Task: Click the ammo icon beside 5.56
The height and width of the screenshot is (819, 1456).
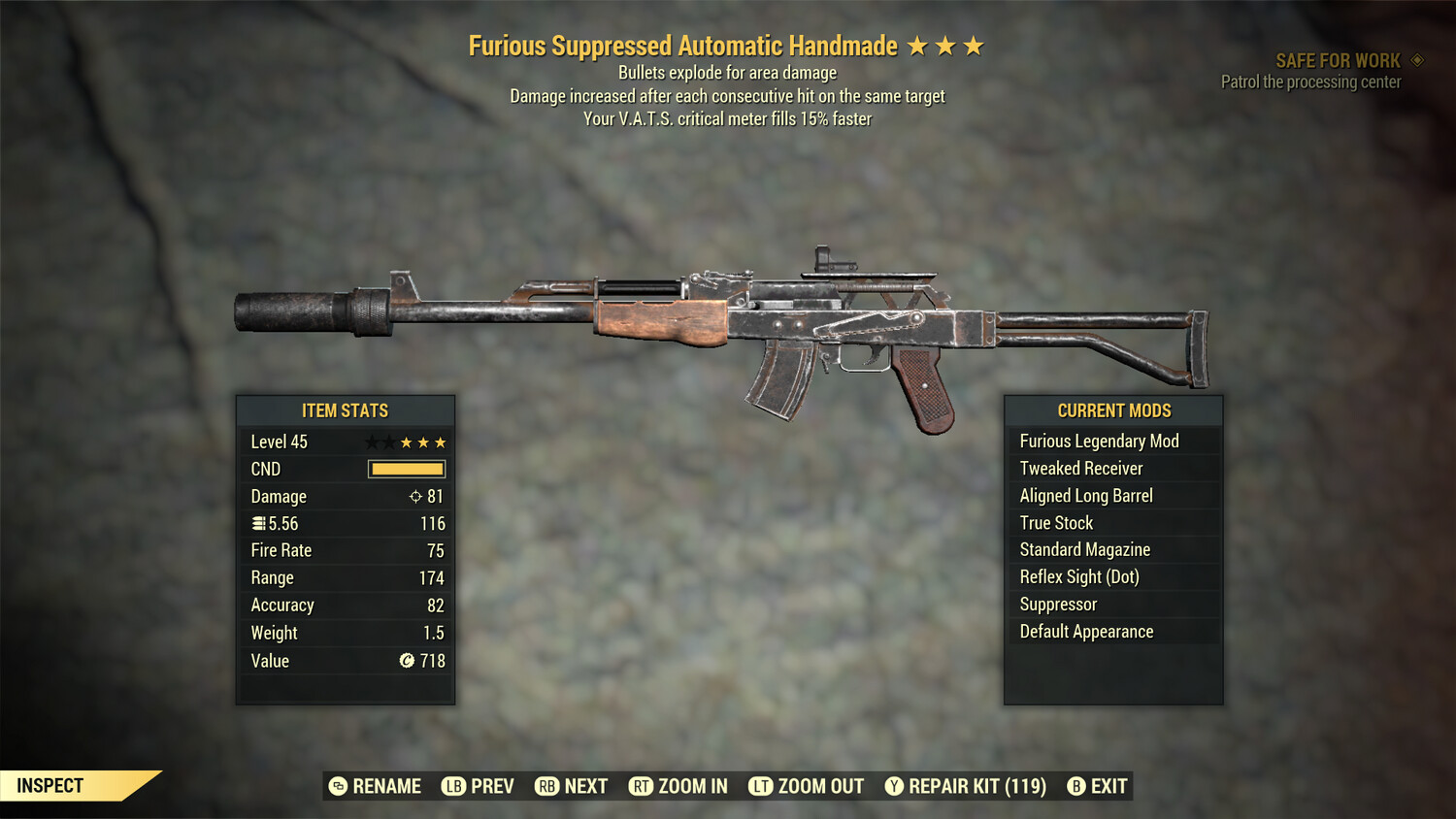Action: 259,523
